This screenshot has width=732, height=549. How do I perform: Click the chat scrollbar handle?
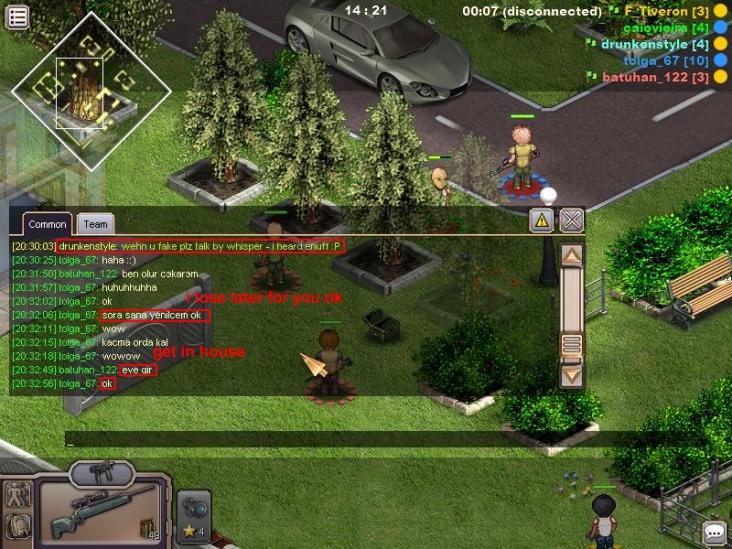(571, 345)
